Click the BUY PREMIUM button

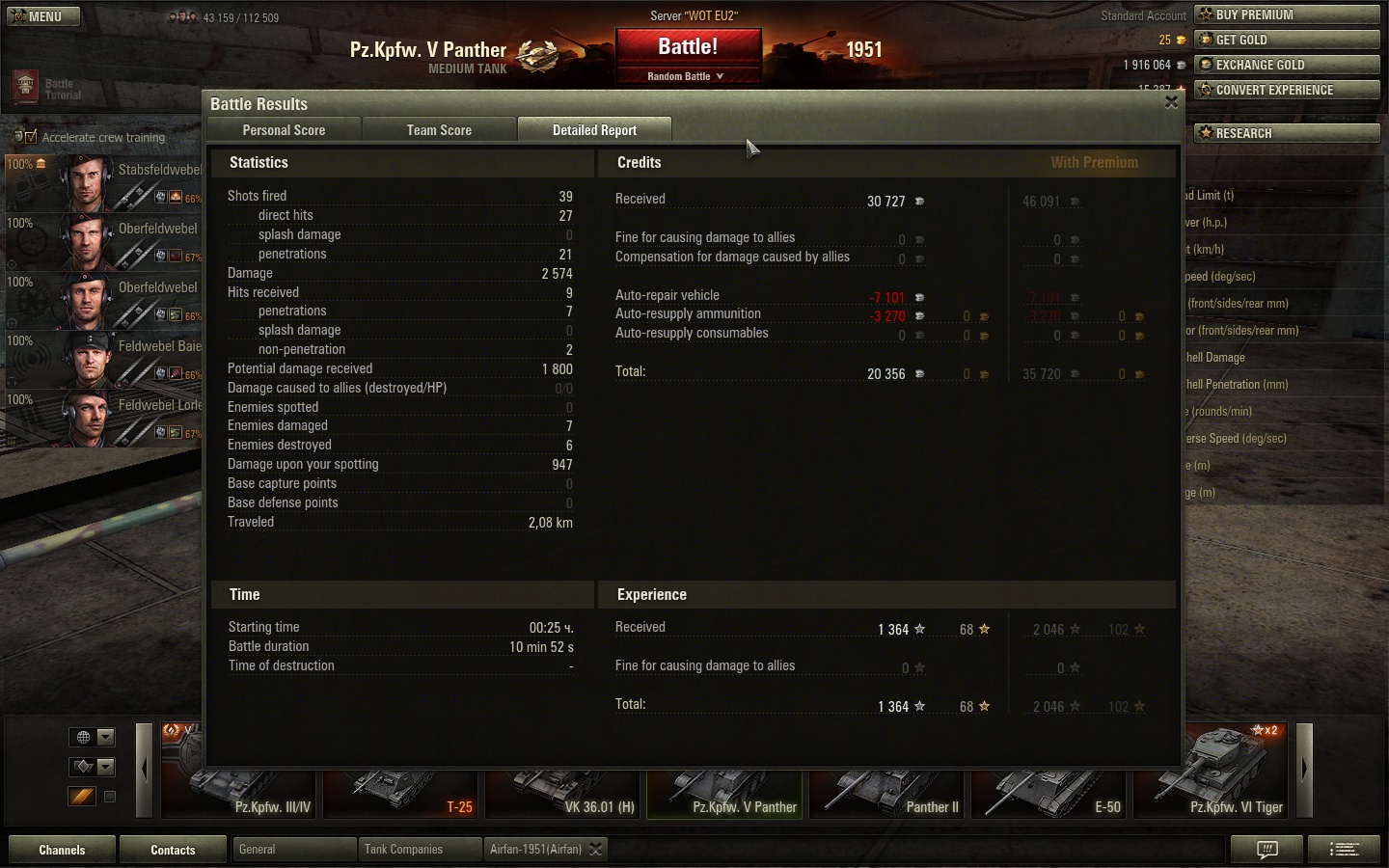point(1287,14)
